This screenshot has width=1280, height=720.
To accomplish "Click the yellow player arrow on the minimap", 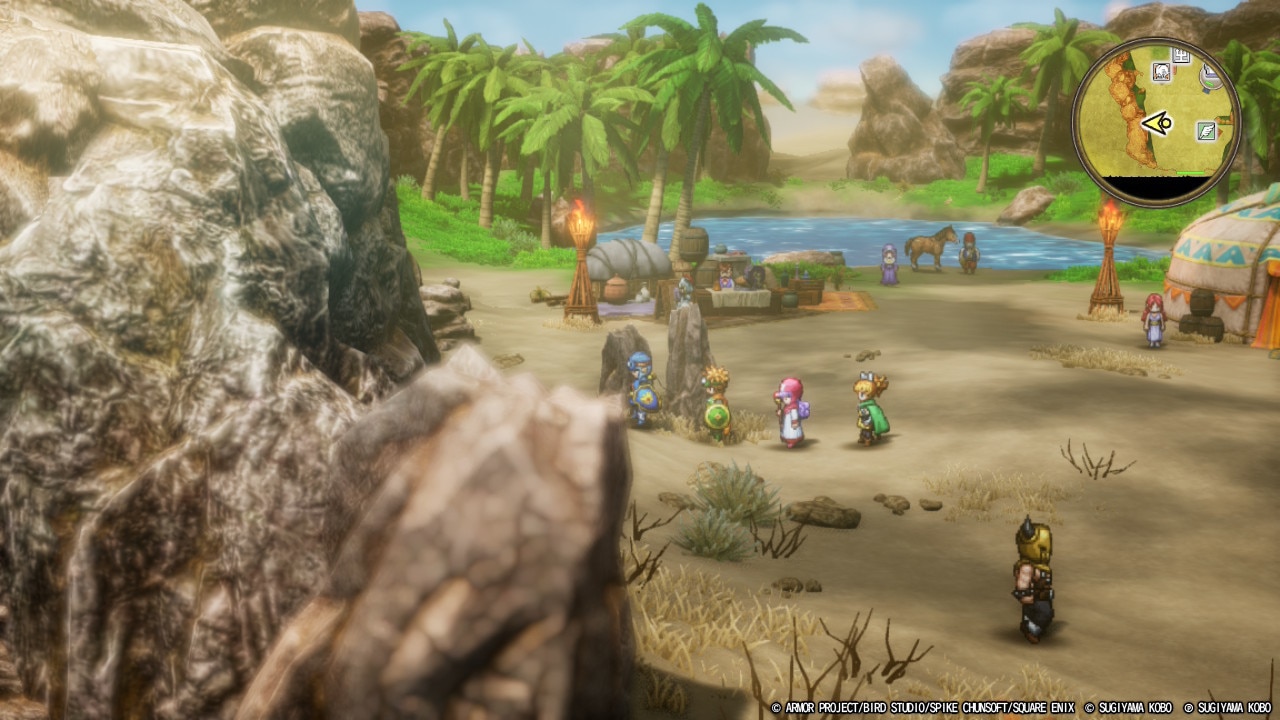I will 1157,124.
